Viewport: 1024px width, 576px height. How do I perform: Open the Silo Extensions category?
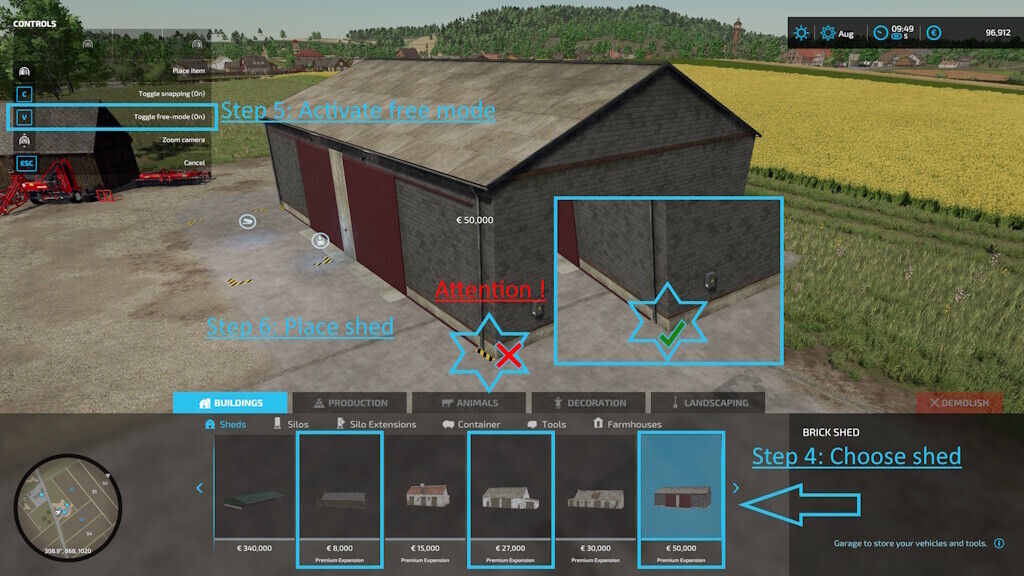click(x=377, y=424)
